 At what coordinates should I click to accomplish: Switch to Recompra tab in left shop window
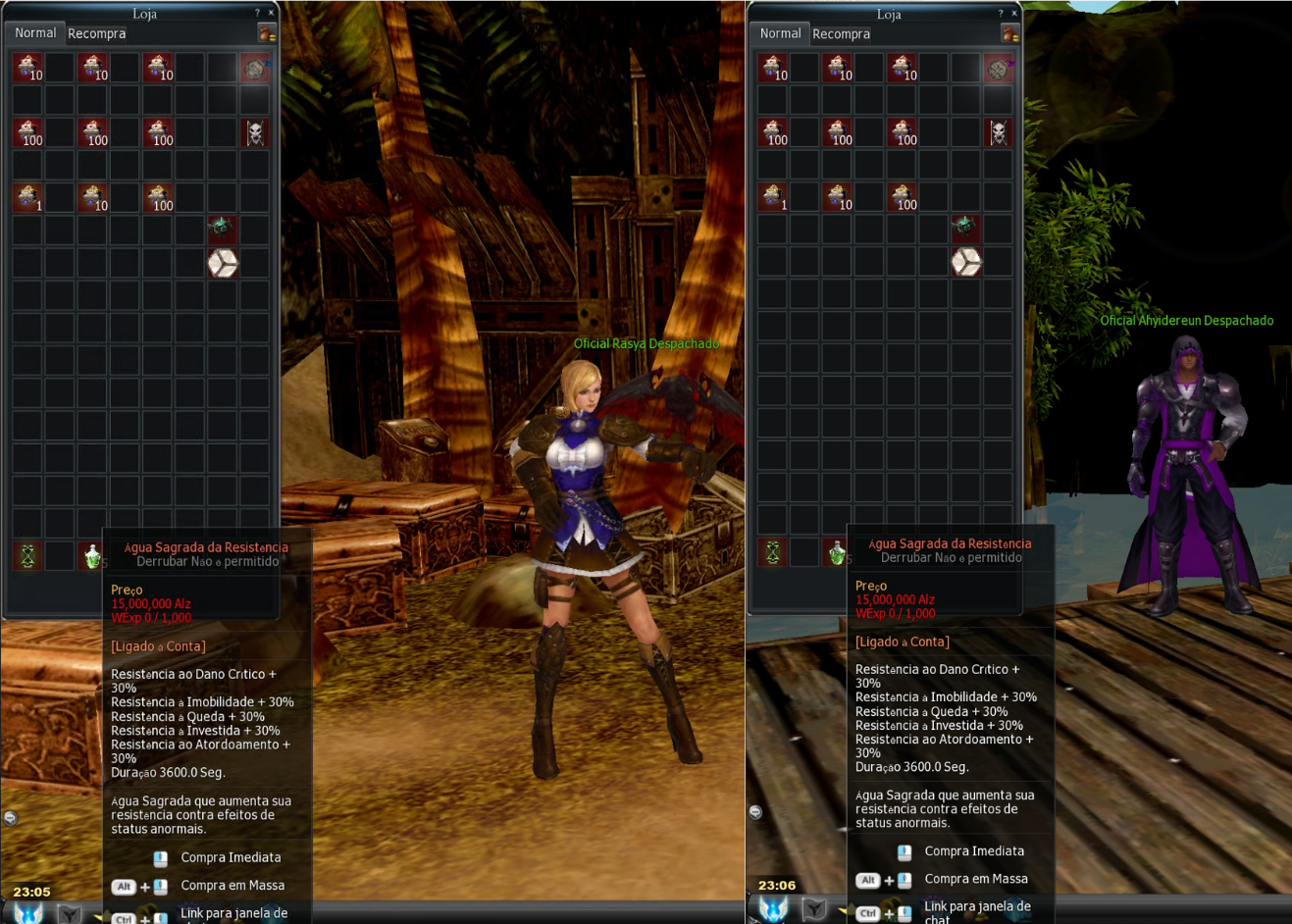pyautogui.click(x=96, y=33)
